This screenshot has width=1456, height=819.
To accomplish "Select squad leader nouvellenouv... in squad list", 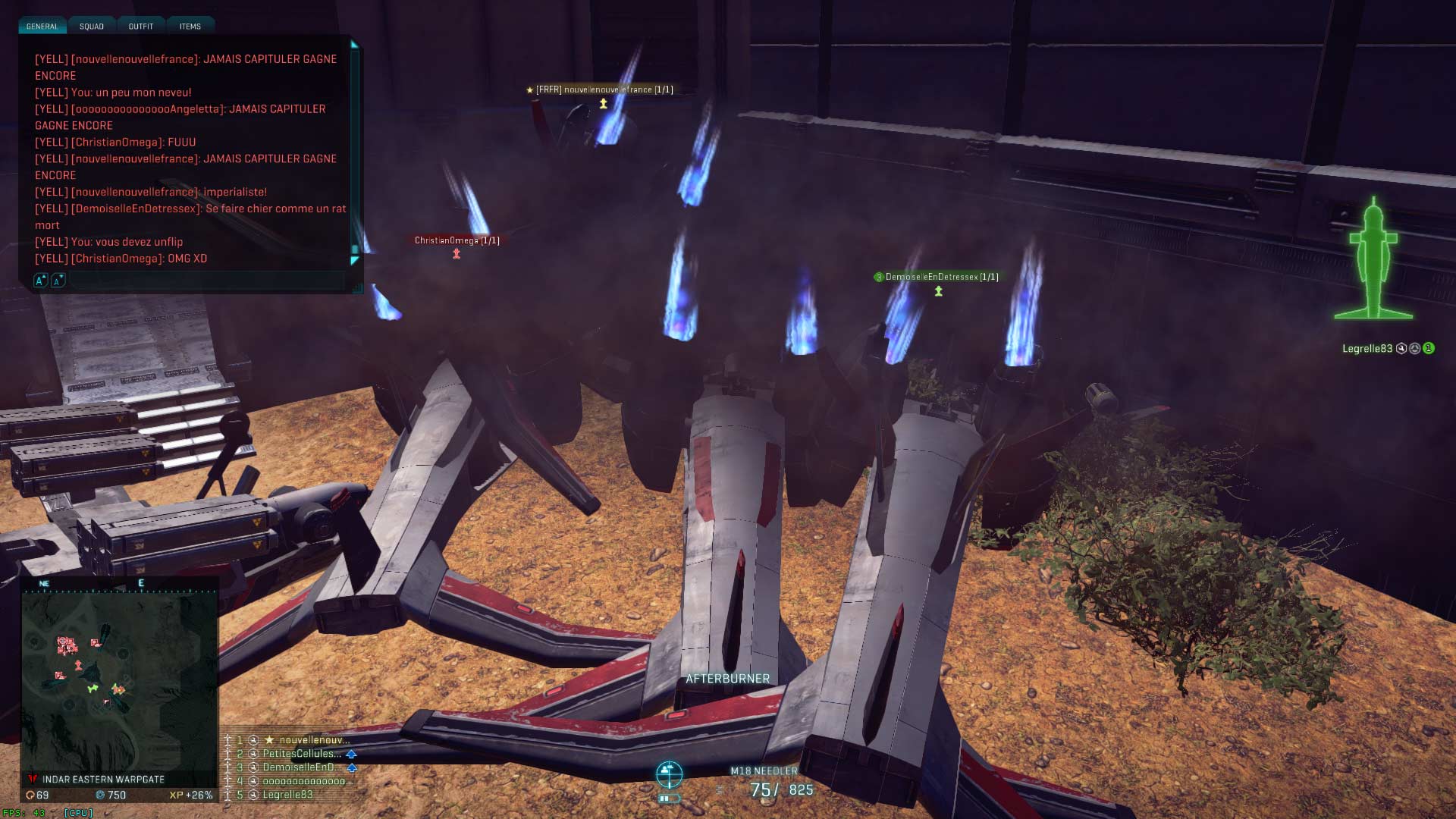I will coord(312,740).
